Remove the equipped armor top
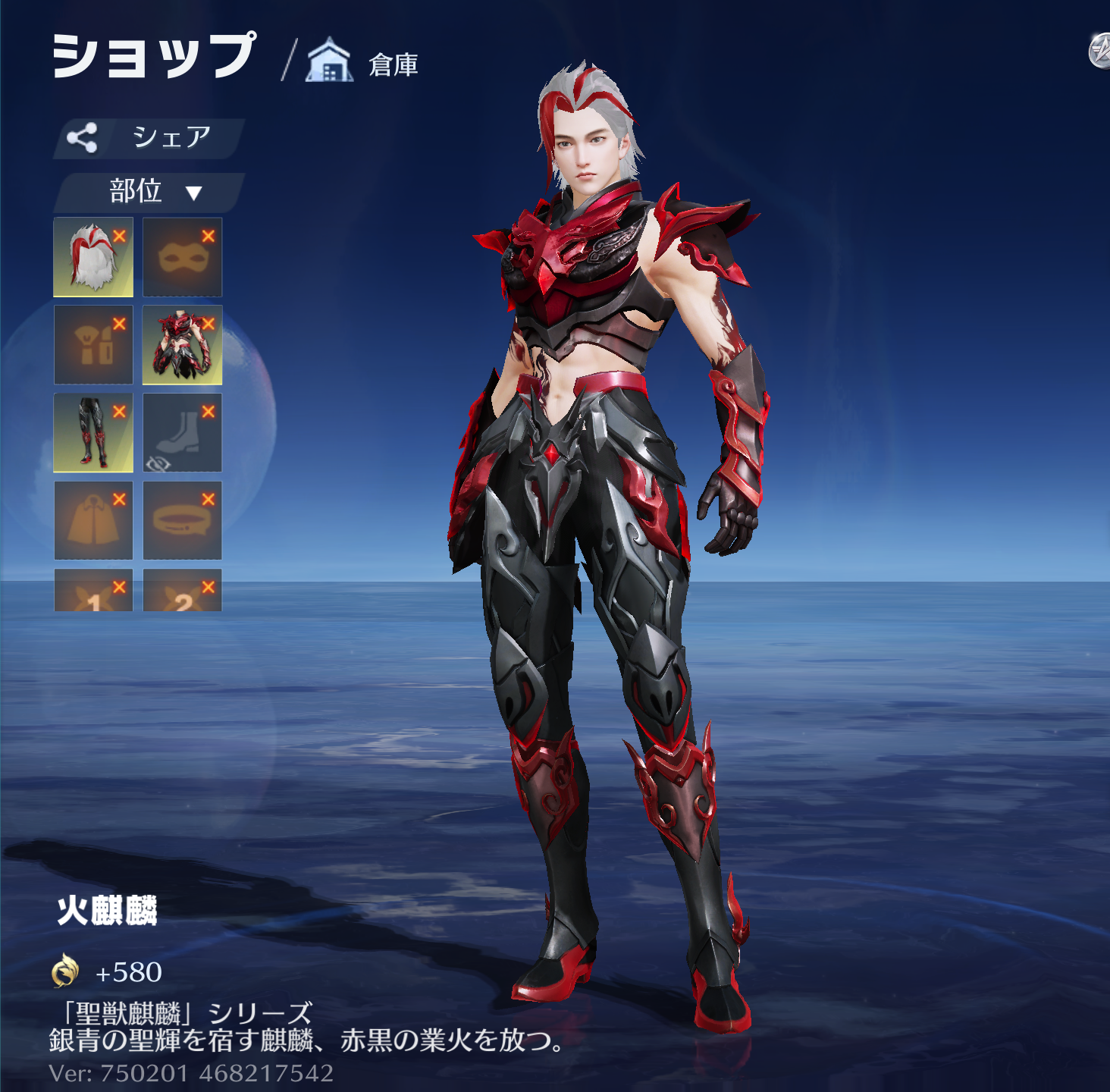 209,324
